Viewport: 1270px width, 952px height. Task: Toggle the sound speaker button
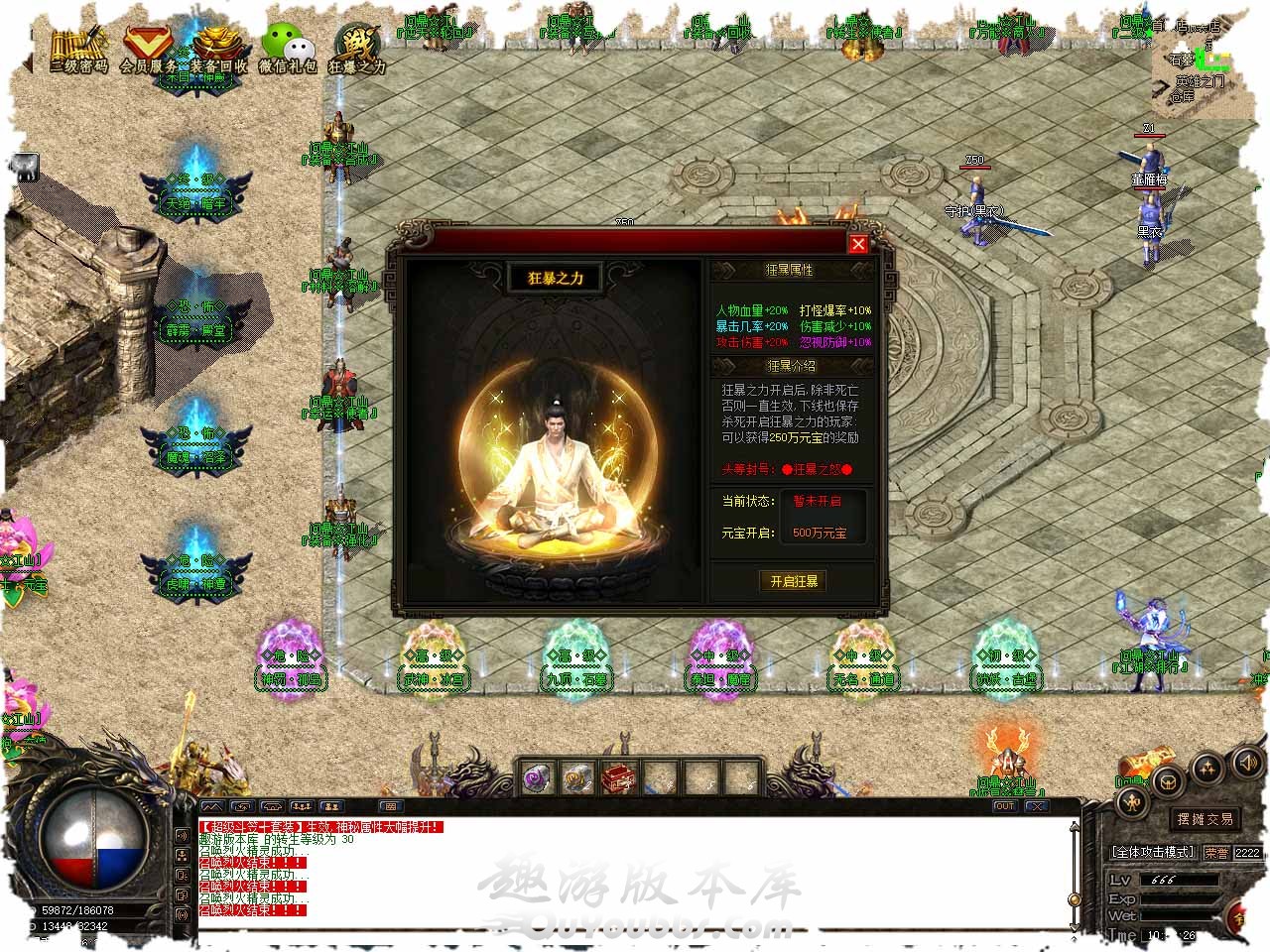(1247, 763)
